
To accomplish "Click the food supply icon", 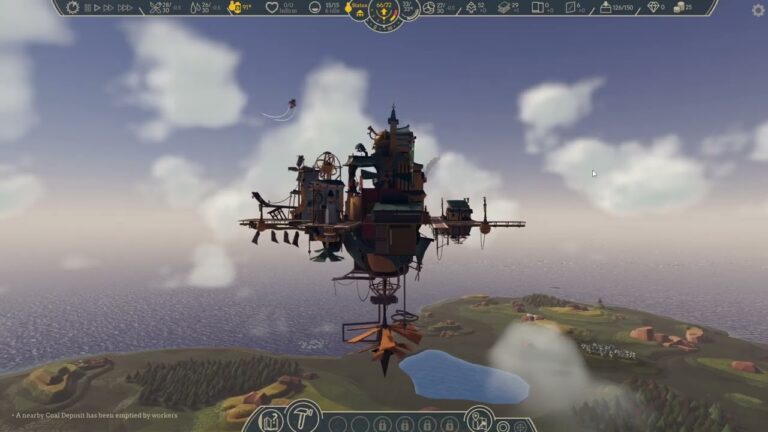I will pos(157,7).
